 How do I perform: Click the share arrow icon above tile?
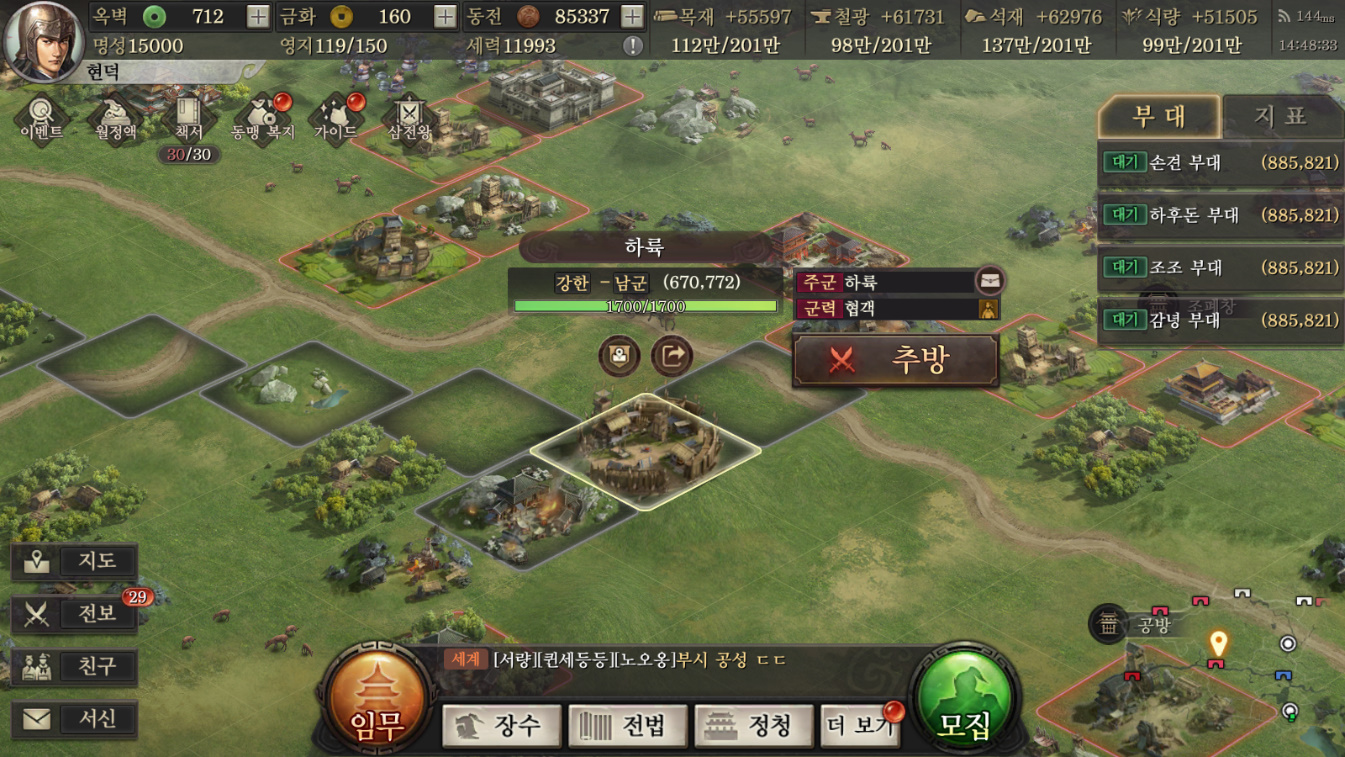coord(672,355)
